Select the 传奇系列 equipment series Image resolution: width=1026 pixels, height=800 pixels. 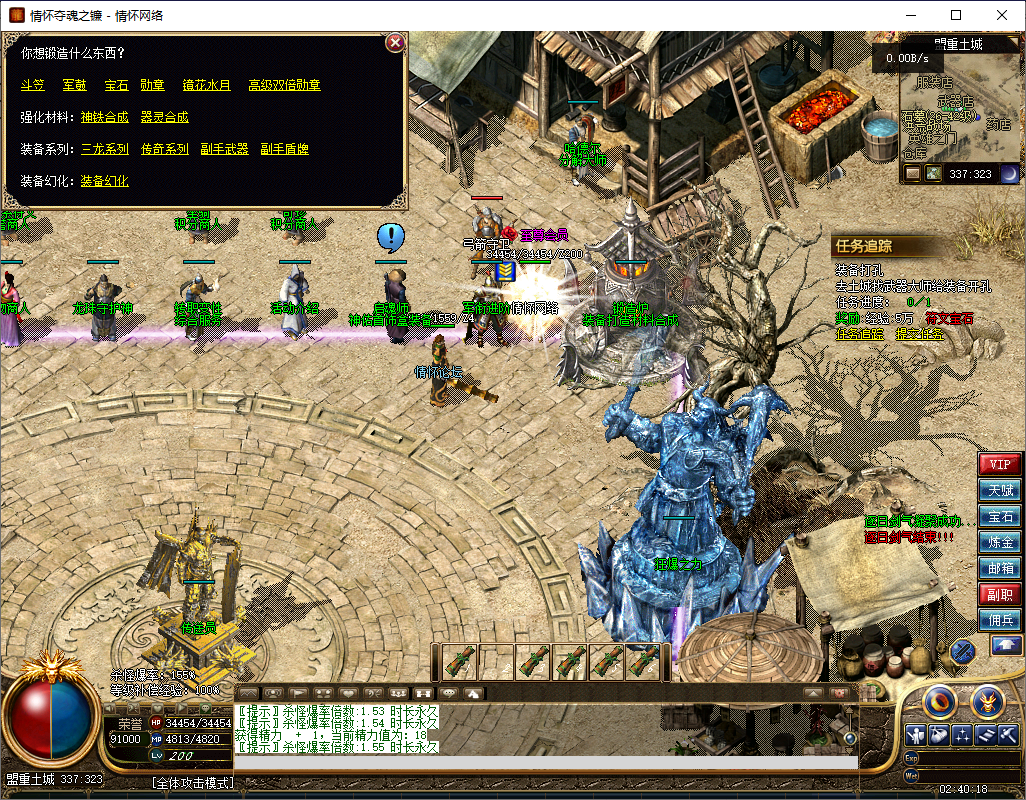tap(165, 149)
